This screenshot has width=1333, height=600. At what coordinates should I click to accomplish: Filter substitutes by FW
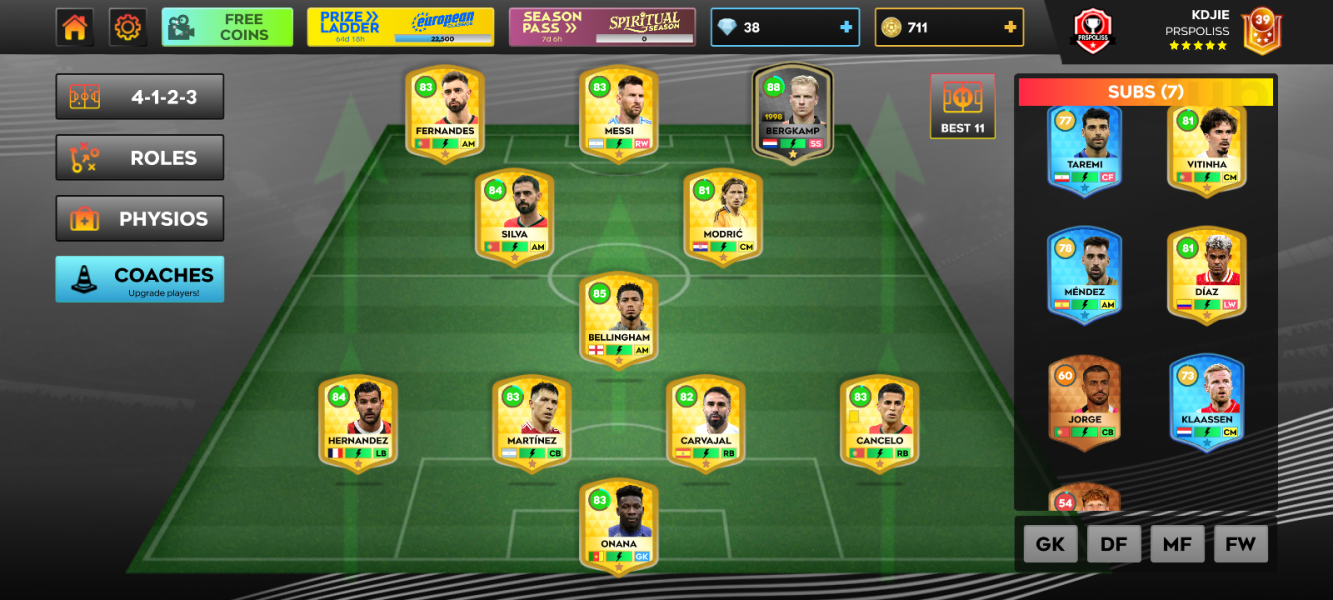[1241, 544]
